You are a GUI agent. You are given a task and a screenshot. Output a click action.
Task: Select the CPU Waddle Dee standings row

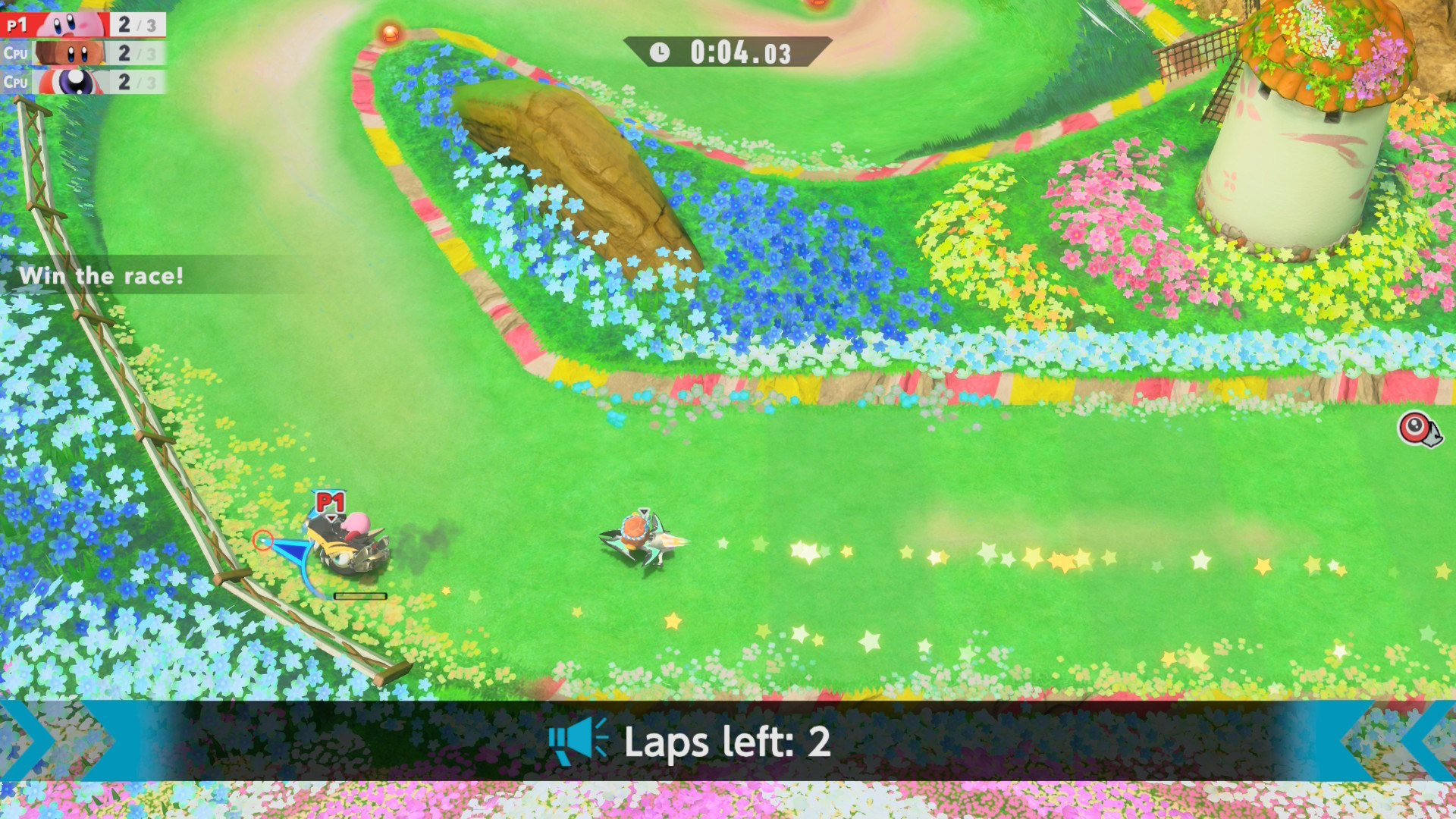click(83, 53)
